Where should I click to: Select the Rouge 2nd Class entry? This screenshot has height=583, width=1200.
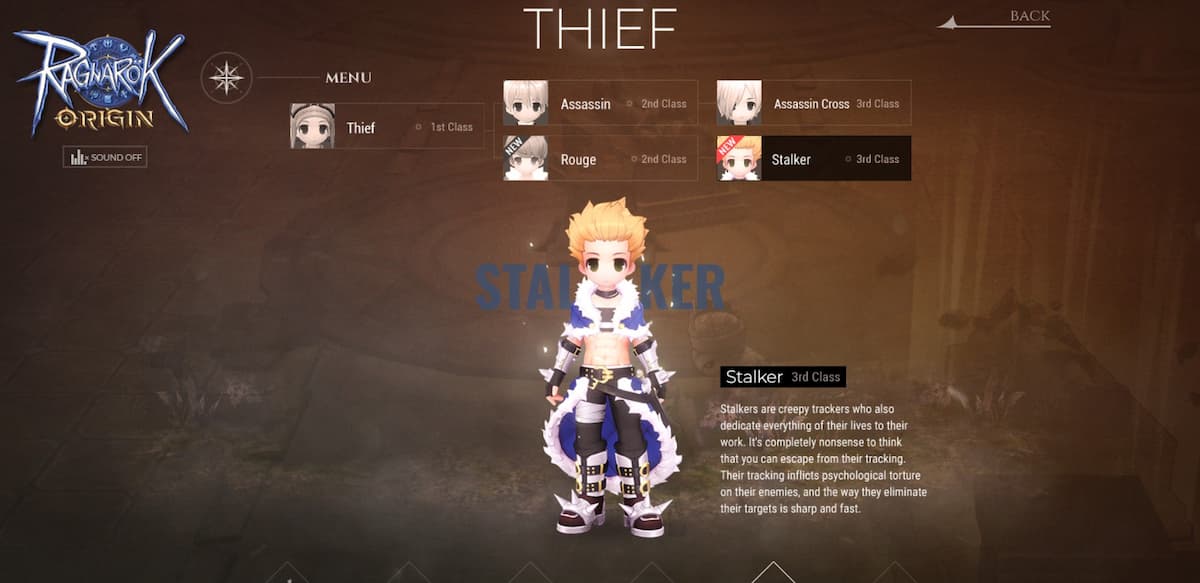[x=599, y=159]
